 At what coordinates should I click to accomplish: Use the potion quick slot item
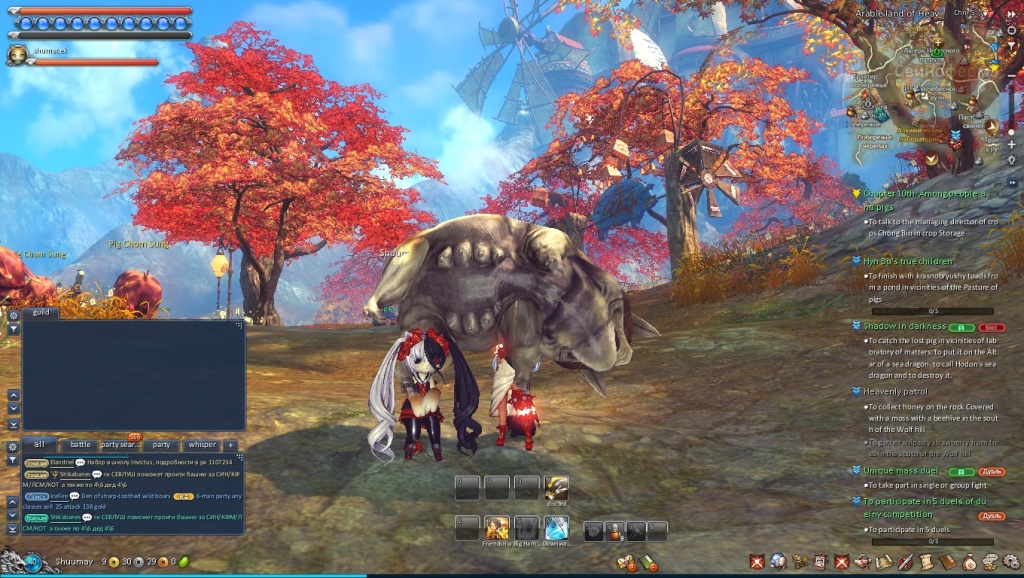pyautogui.click(x=613, y=531)
